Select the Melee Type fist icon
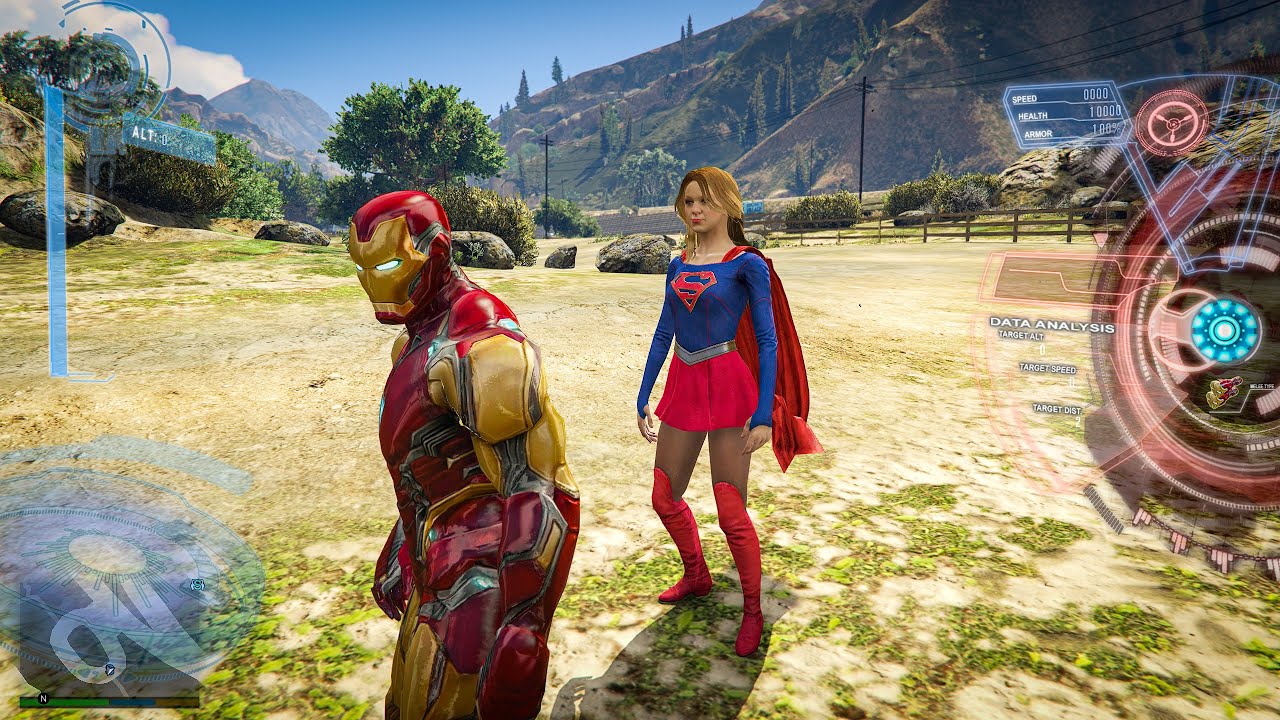Image resolution: width=1280 pixels, height=720 pixels. (x=1225, y=391)
